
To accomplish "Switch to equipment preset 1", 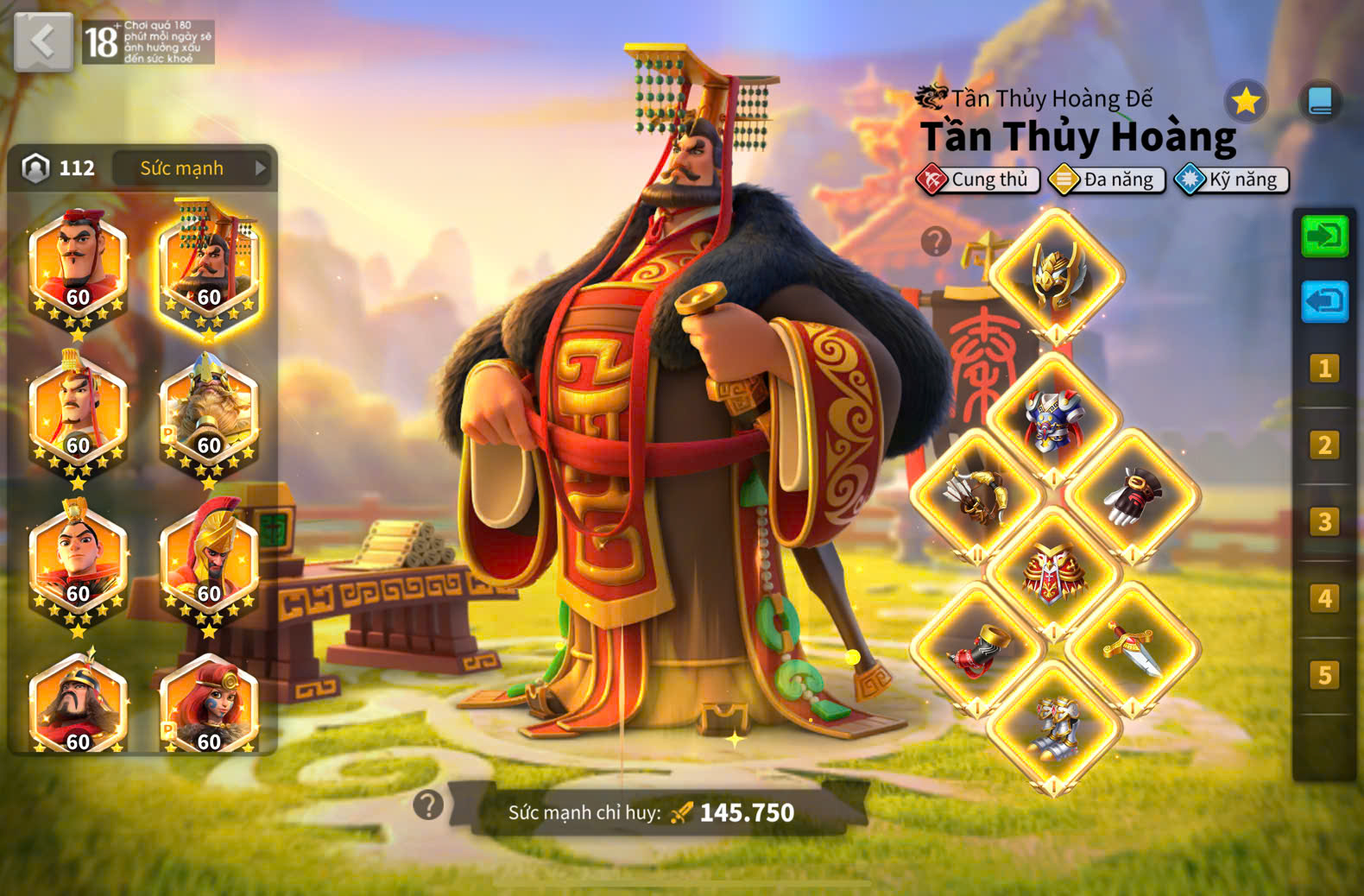I will point(1324,369).
